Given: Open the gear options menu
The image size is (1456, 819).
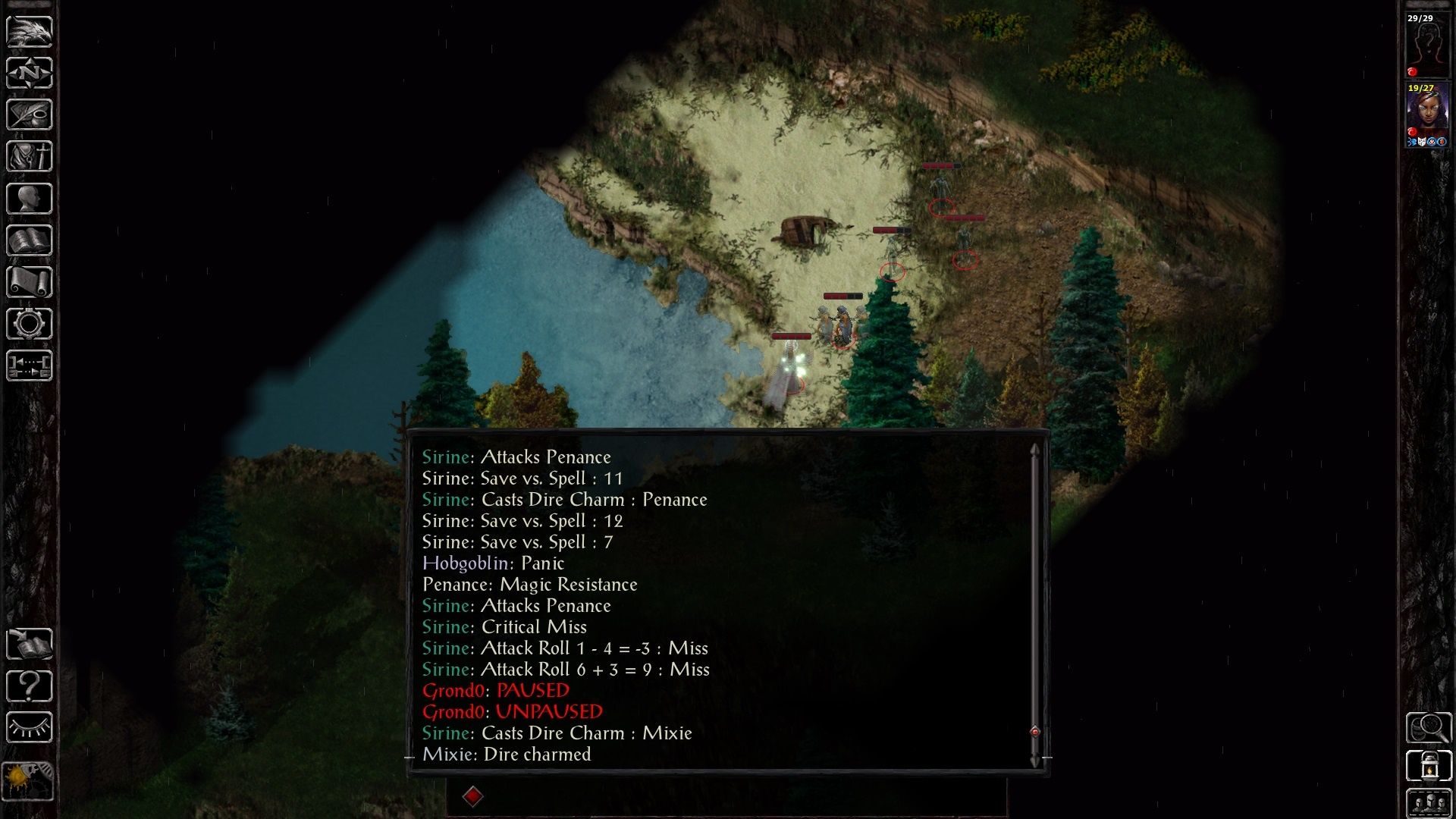Looking at the screenshot, I should pos(30,324).
